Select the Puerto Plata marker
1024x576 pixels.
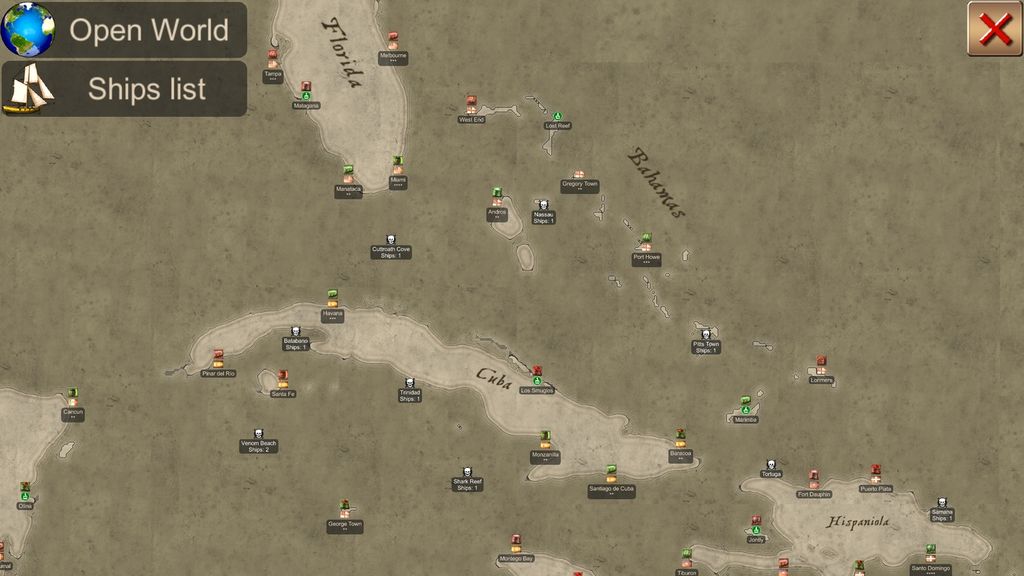point(876,474)
